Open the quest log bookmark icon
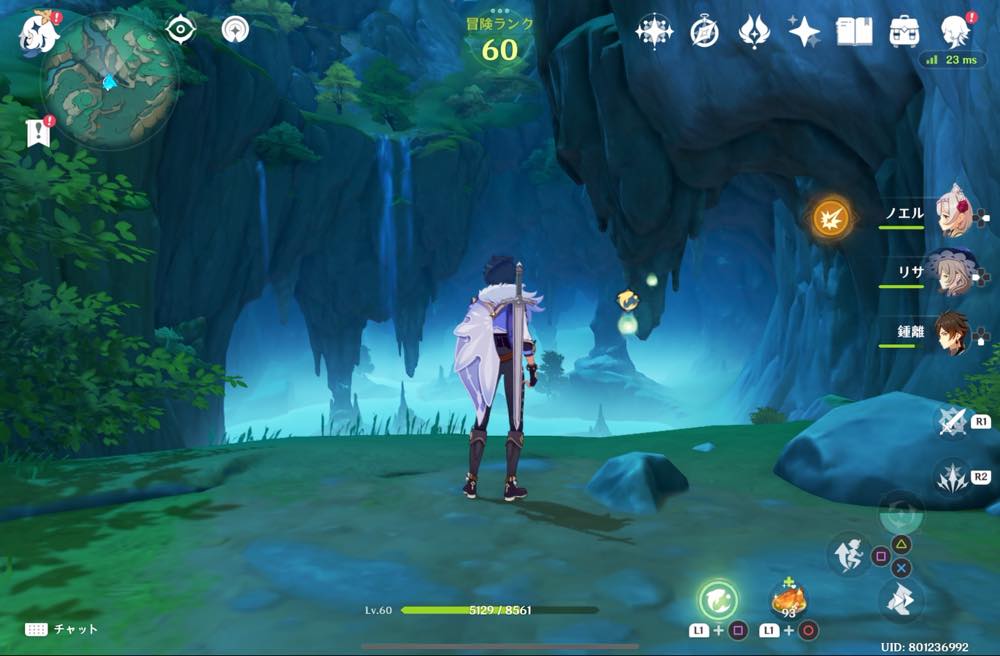 39,132
